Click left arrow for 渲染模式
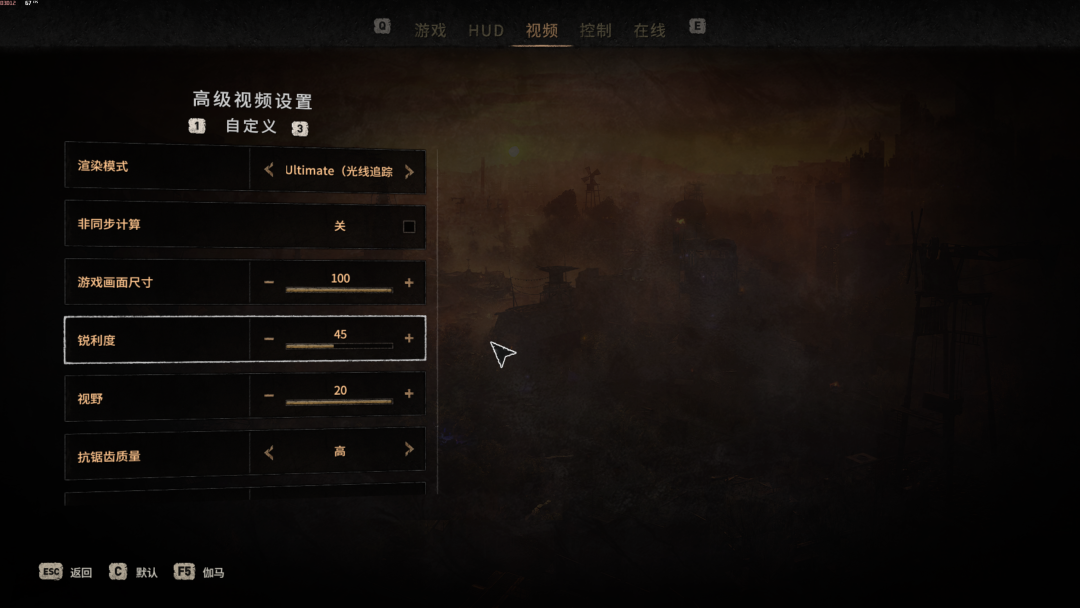The height and width of the screenshot is (608, 1080). (269, 171)
